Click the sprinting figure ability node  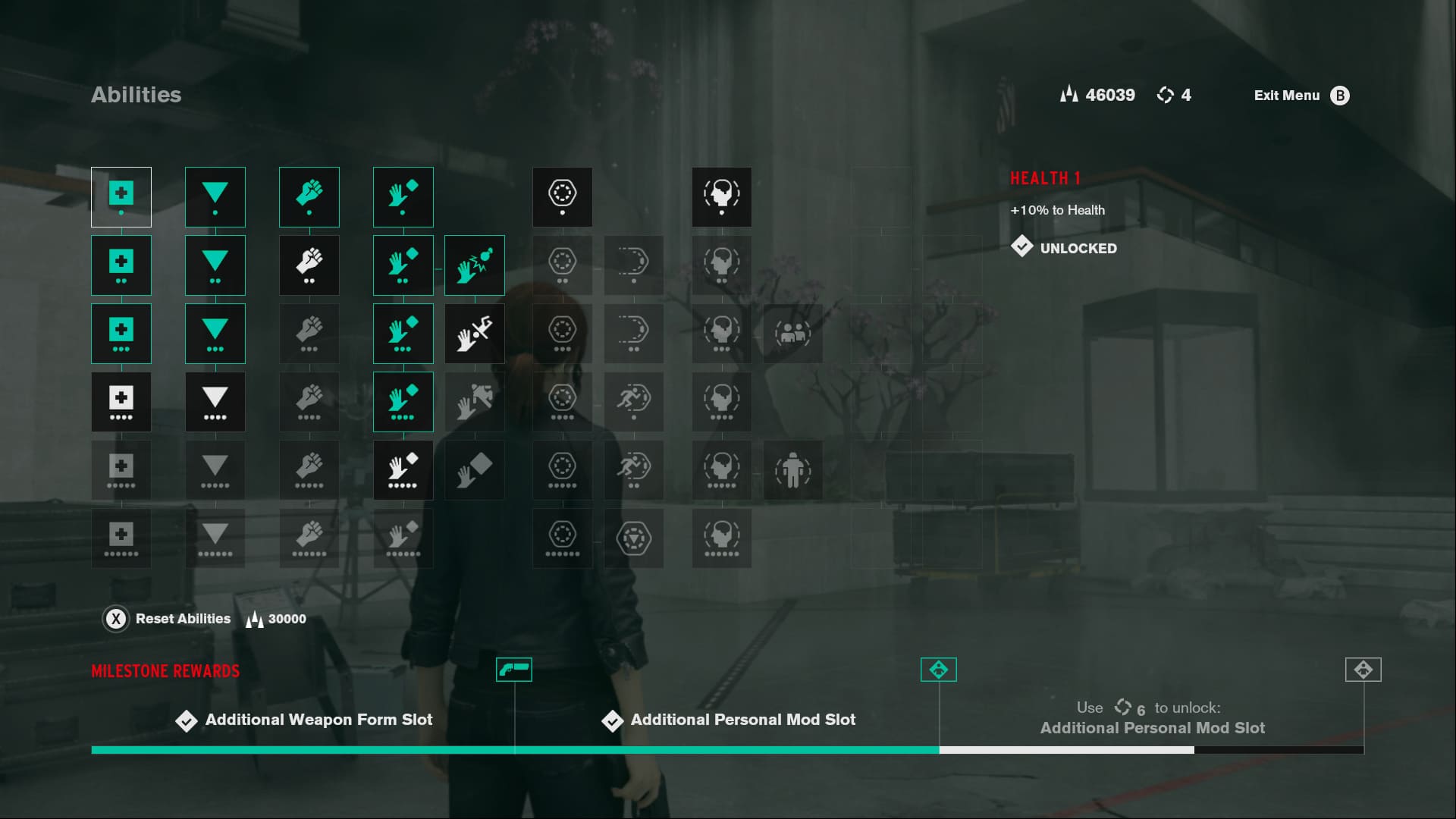(x=634, y=402)
